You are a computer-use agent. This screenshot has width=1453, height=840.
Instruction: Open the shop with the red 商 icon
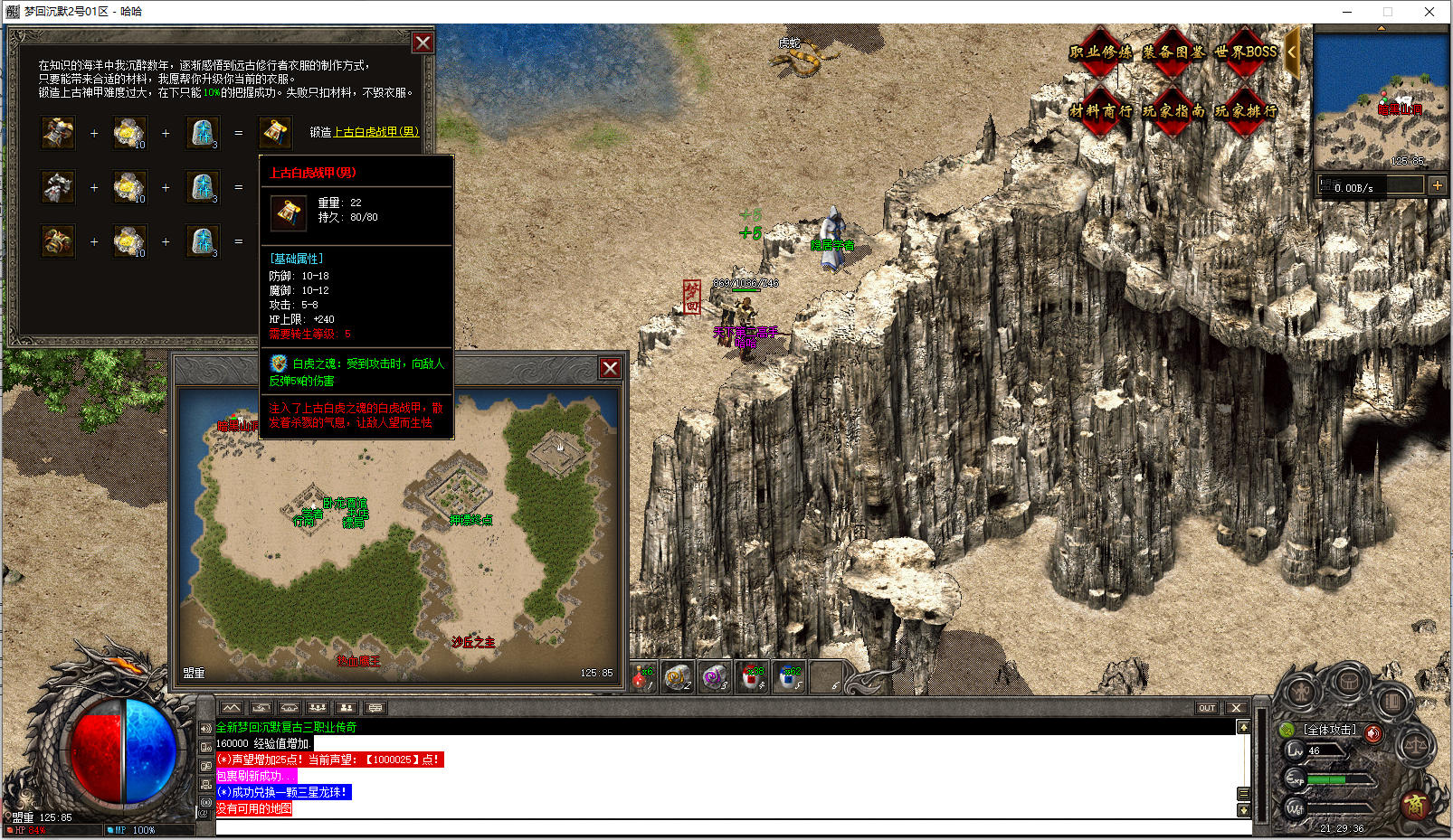click(x=1415, y=804)
